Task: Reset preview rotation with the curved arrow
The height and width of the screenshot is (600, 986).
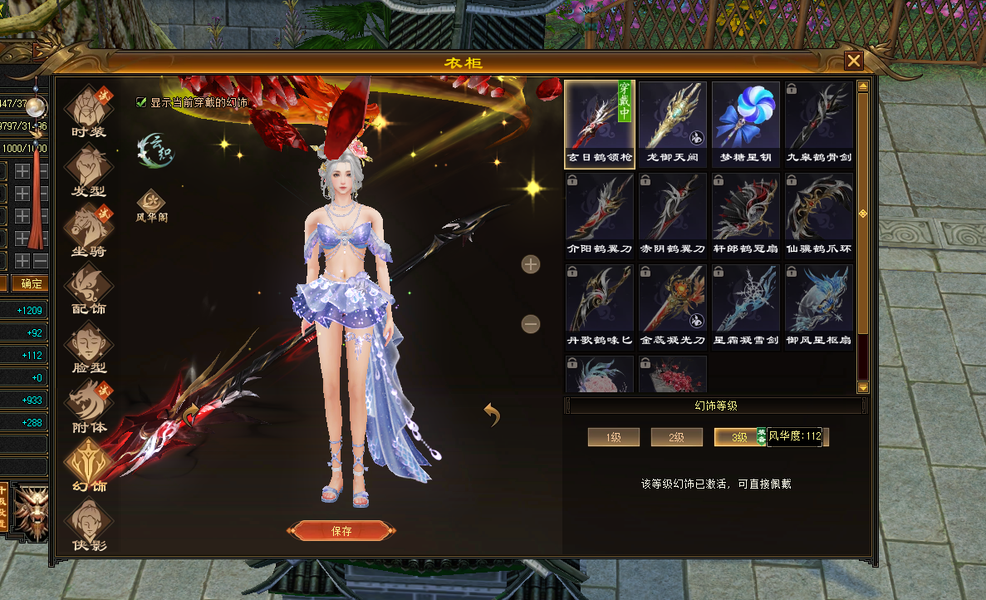Action: pos(491,413)
